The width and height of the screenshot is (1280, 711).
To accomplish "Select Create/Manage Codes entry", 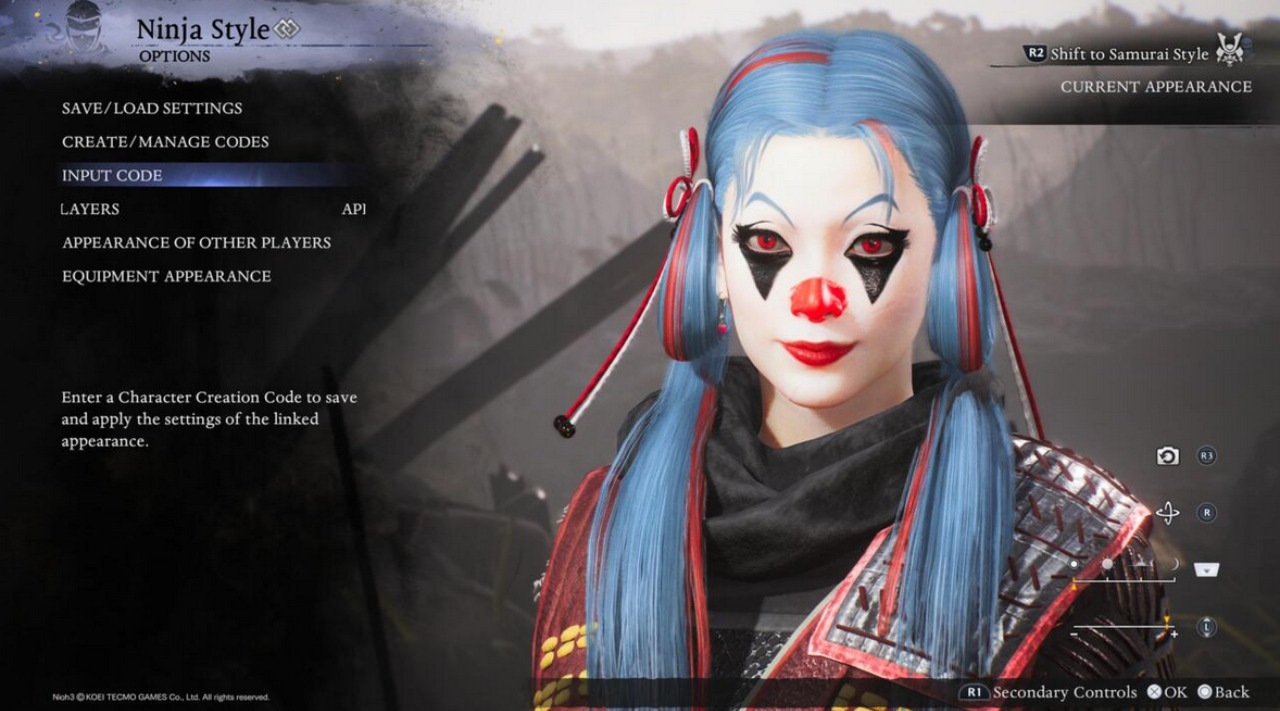I will pos(165,142).
